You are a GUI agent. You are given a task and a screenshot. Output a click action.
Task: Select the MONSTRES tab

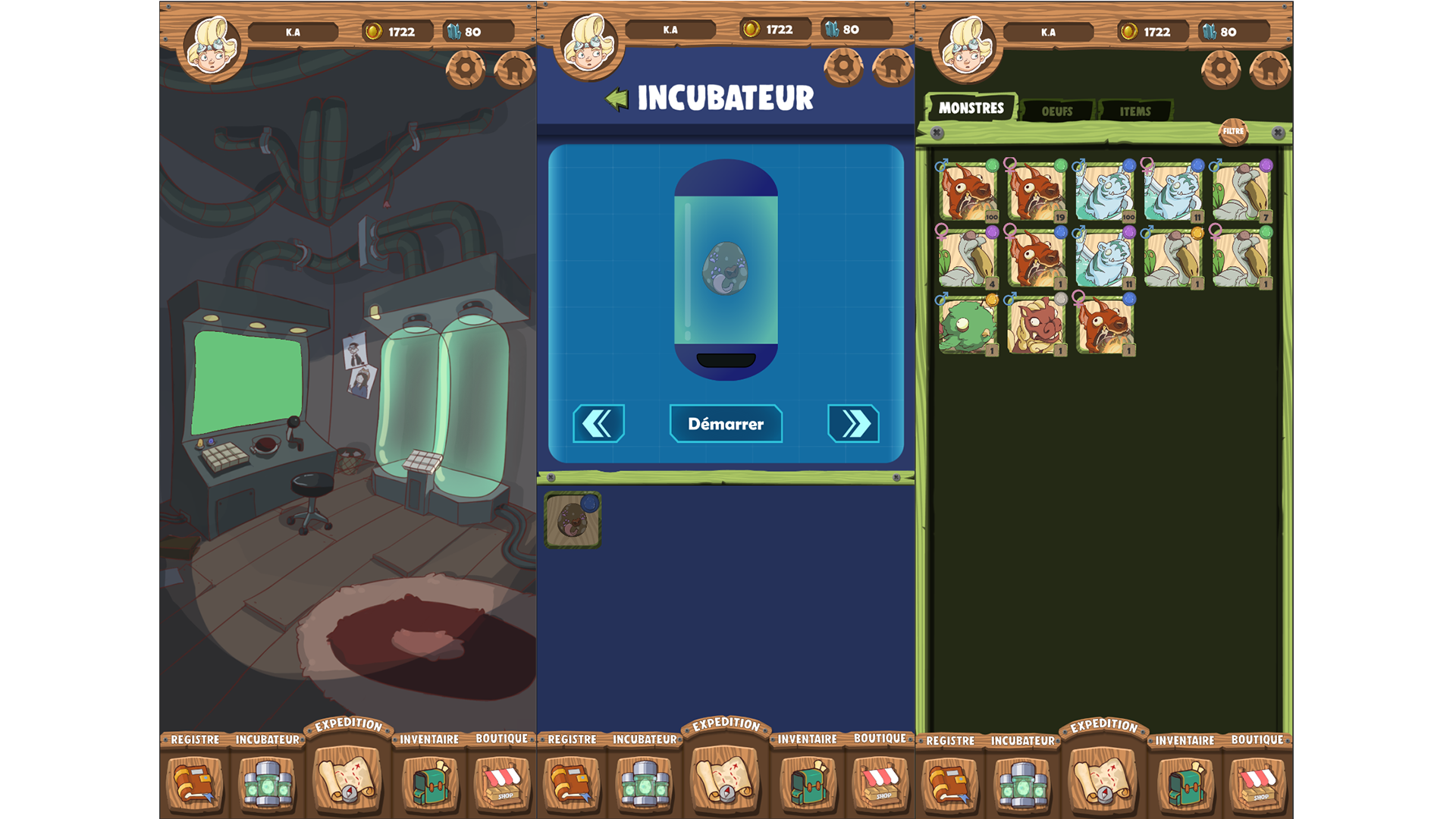[971, 108]
